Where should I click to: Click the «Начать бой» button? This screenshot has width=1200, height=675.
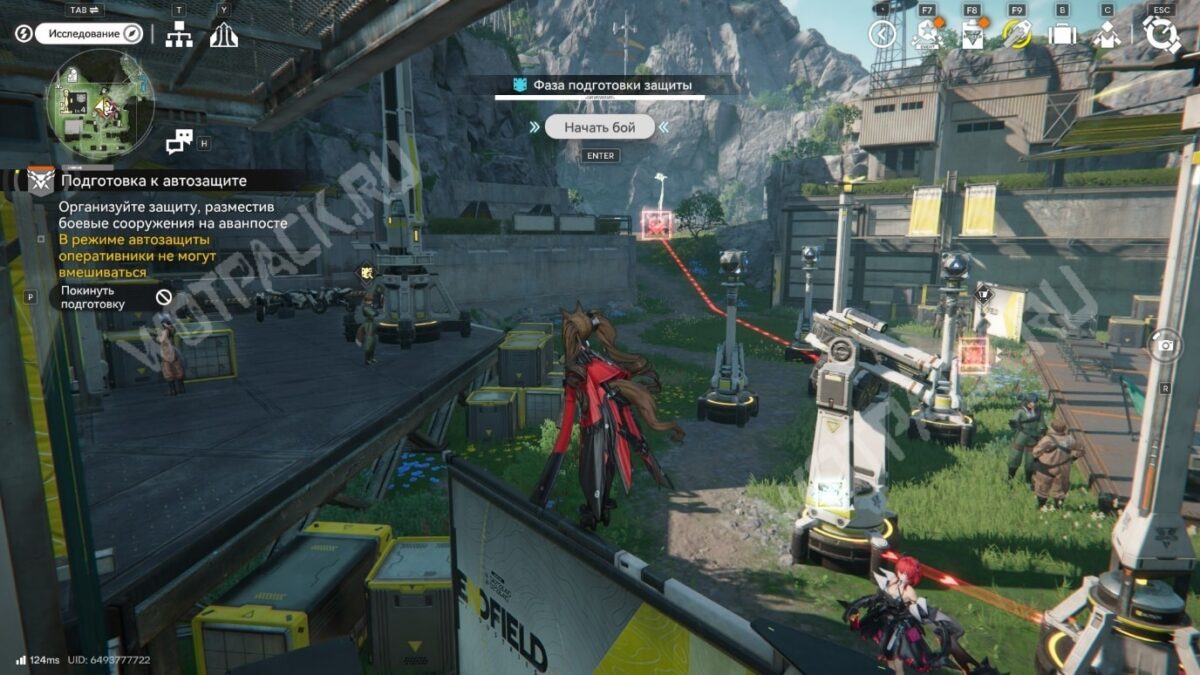click(599, 127)
